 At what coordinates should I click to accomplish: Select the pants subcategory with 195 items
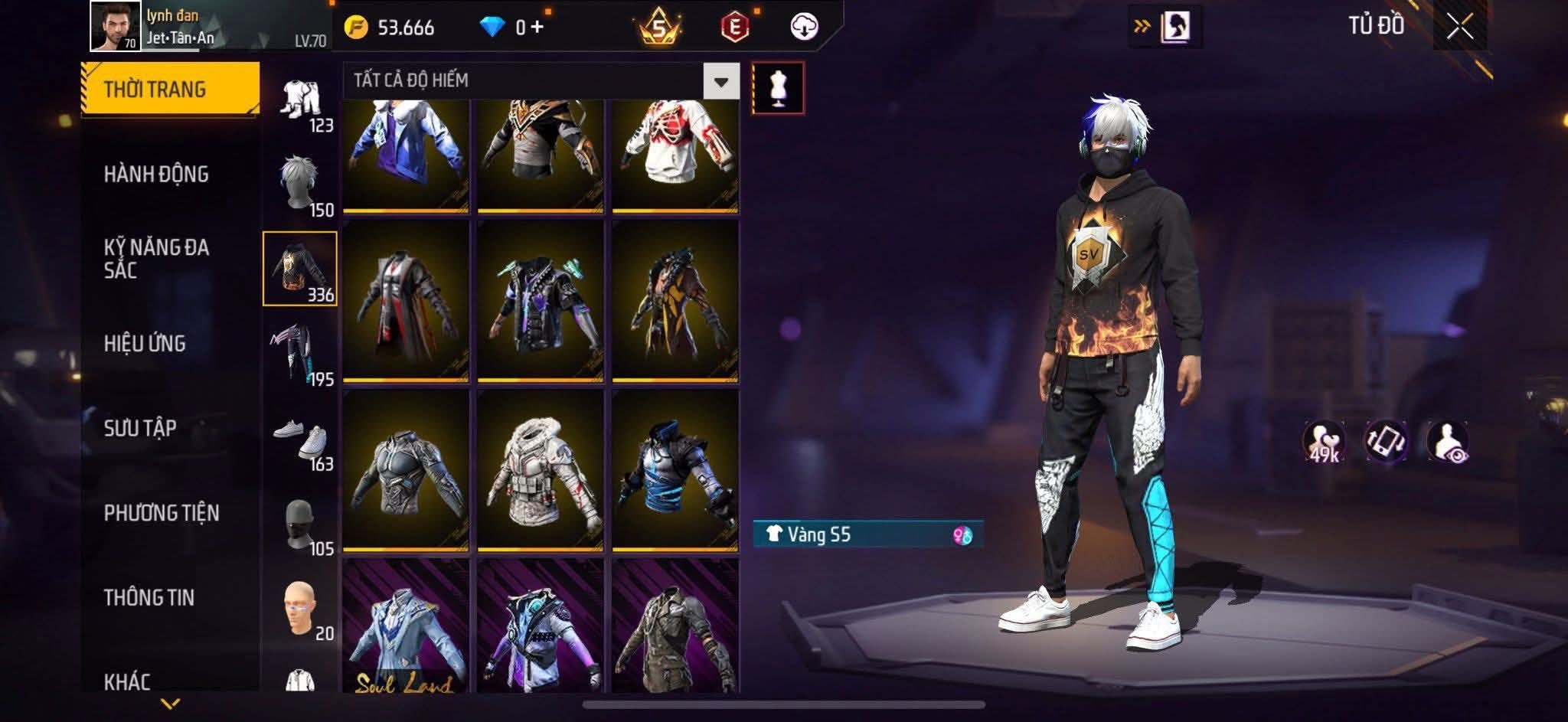301,354
